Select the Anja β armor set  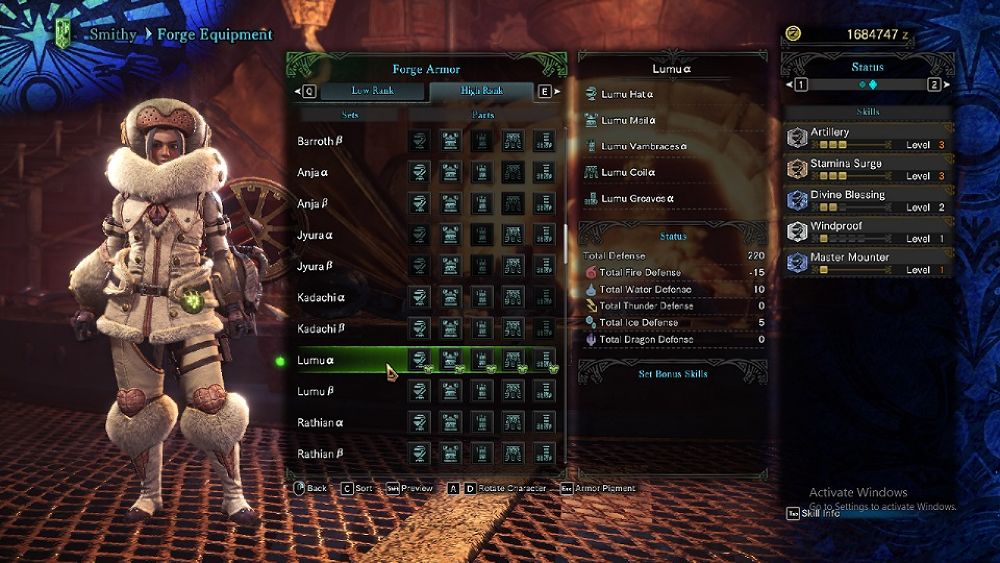click(x=314, y=204)
